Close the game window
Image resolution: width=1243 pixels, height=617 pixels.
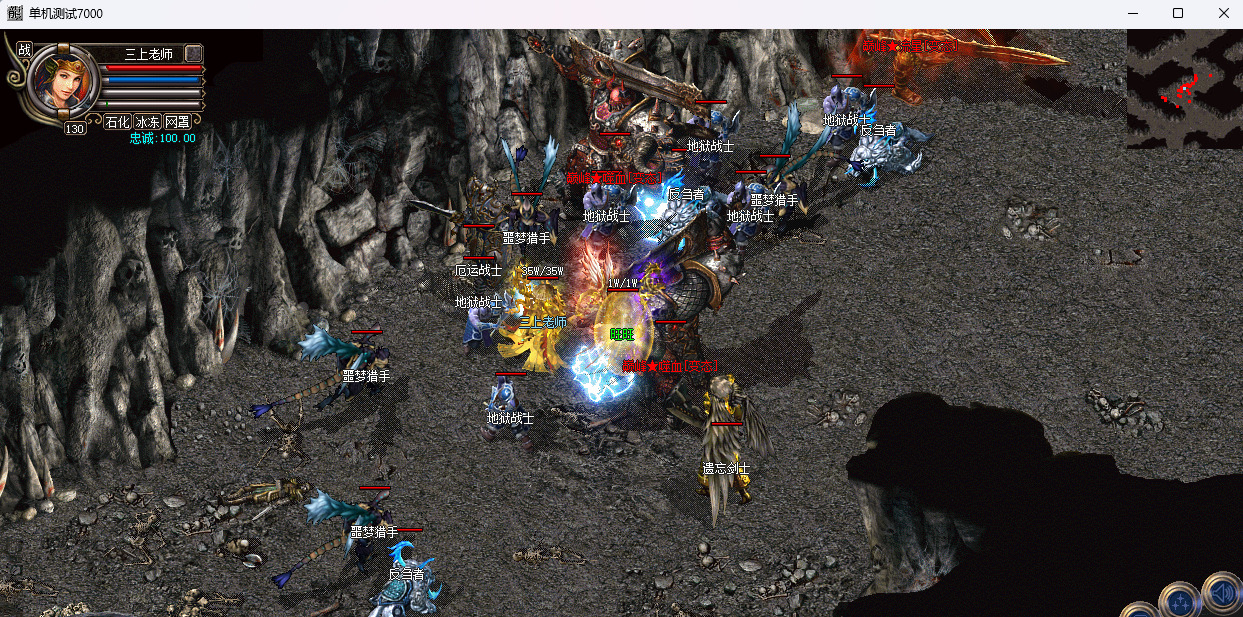tap(1223, 13)
